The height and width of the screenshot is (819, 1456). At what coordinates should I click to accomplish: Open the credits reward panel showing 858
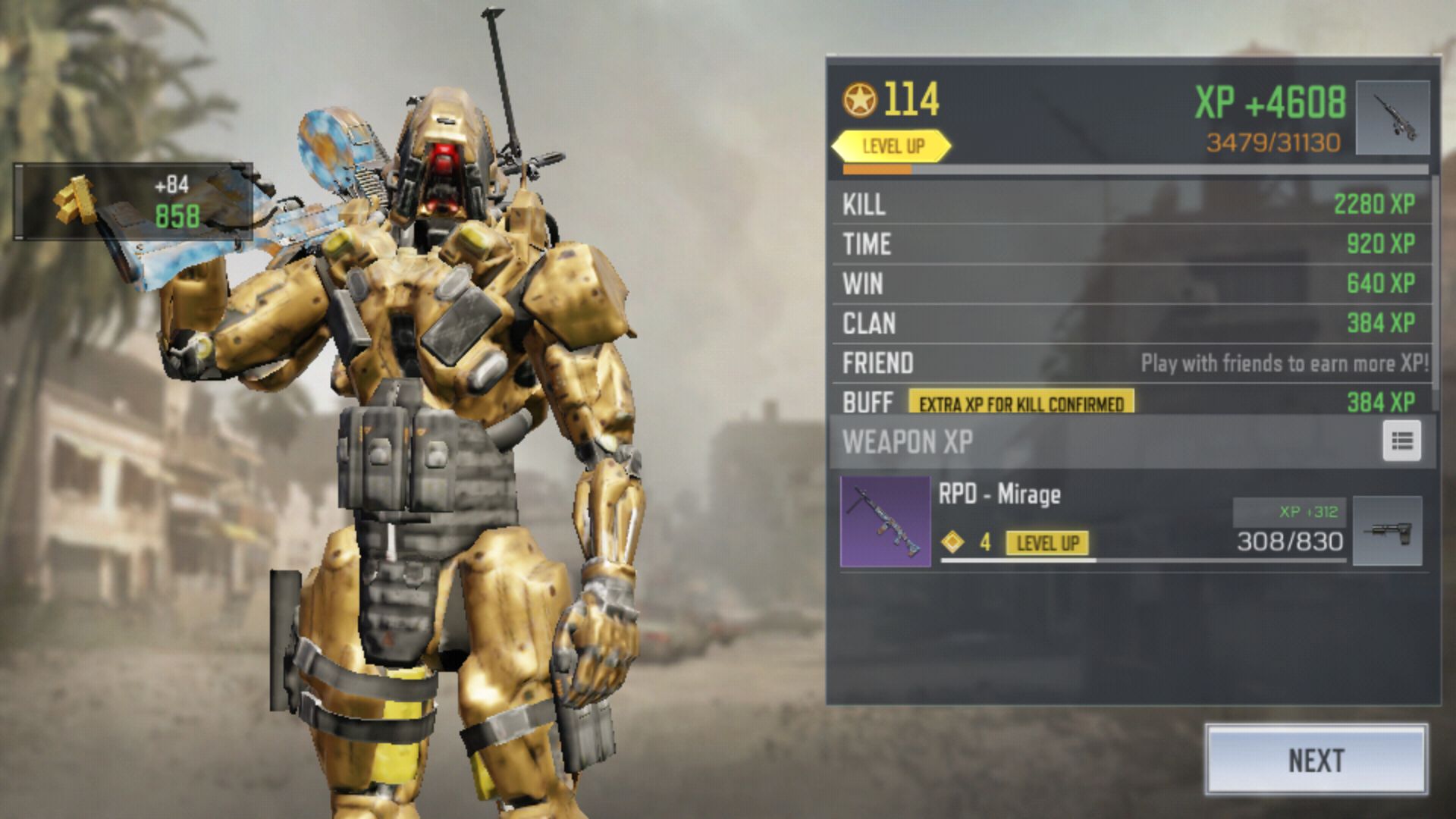tap(133, 202)
